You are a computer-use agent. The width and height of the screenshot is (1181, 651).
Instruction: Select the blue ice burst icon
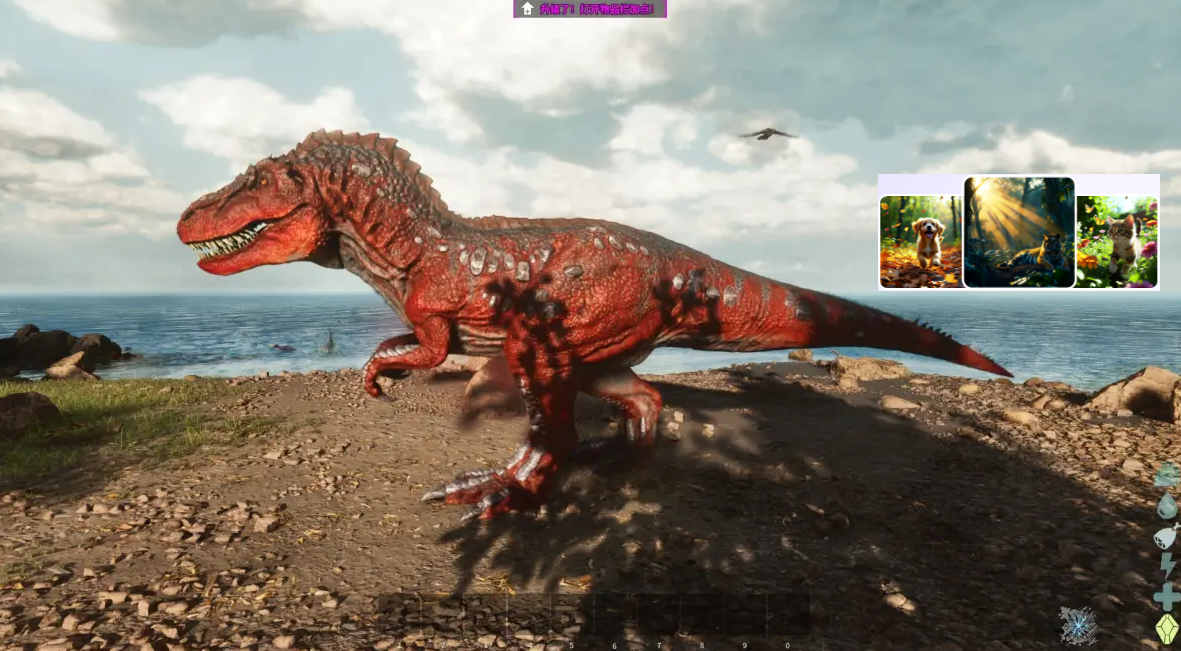coord(1078,626)
